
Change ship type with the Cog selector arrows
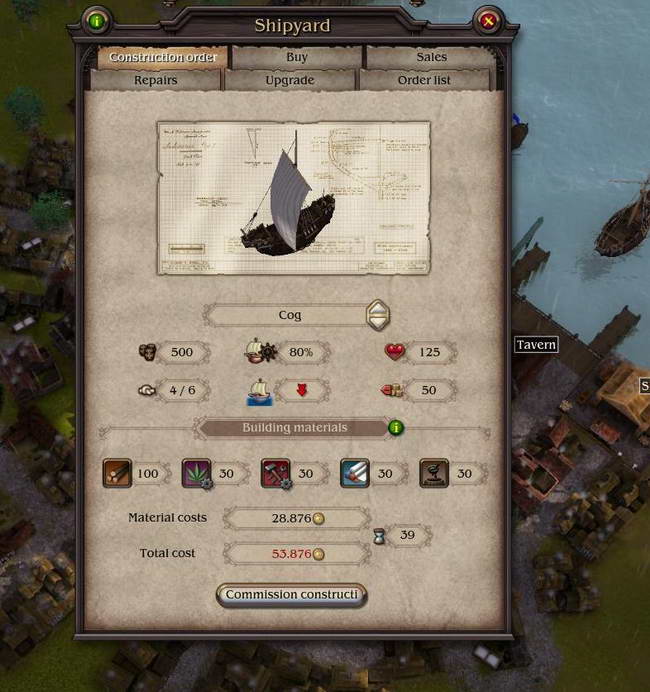(x=375, y=315)
